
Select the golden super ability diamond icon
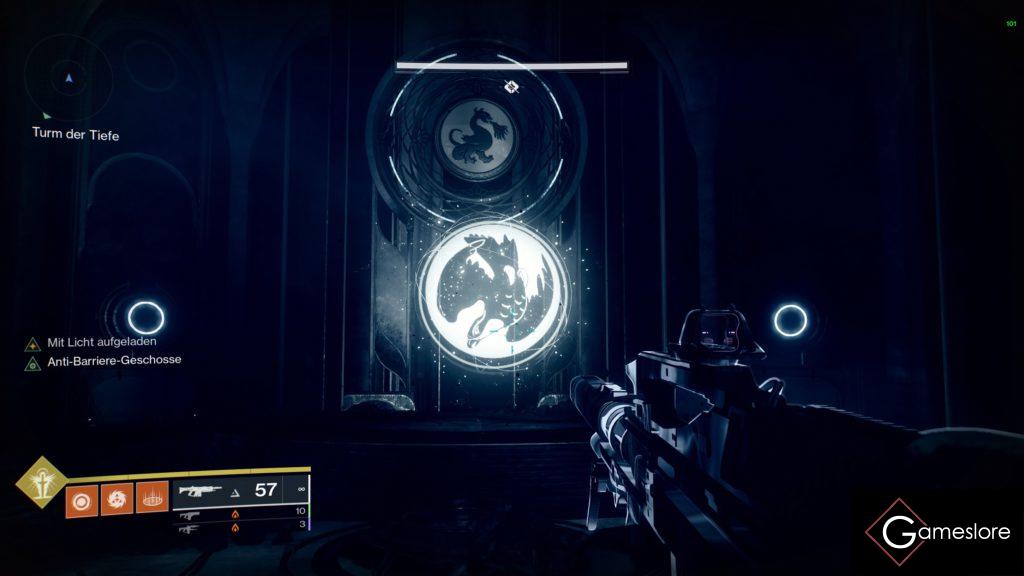pos(41,482)
